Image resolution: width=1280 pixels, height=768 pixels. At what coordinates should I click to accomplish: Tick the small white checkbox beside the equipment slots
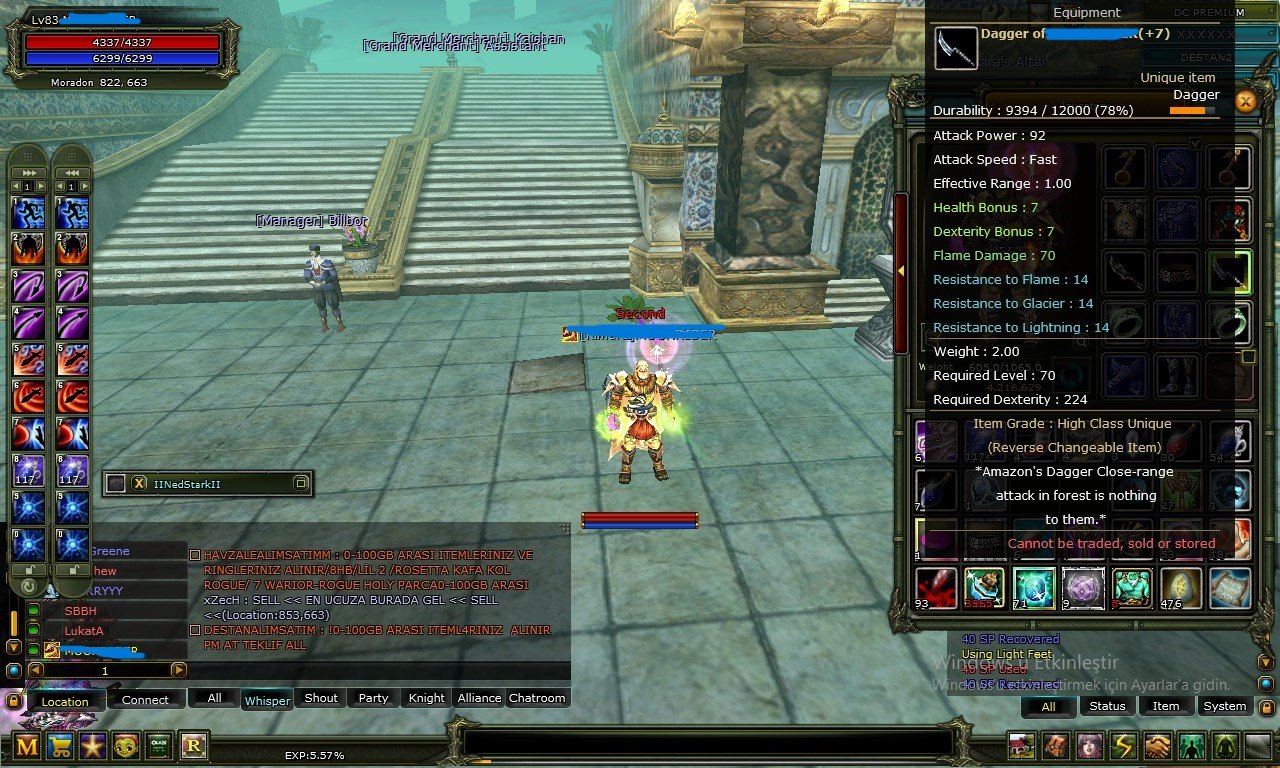(1247, 355)
